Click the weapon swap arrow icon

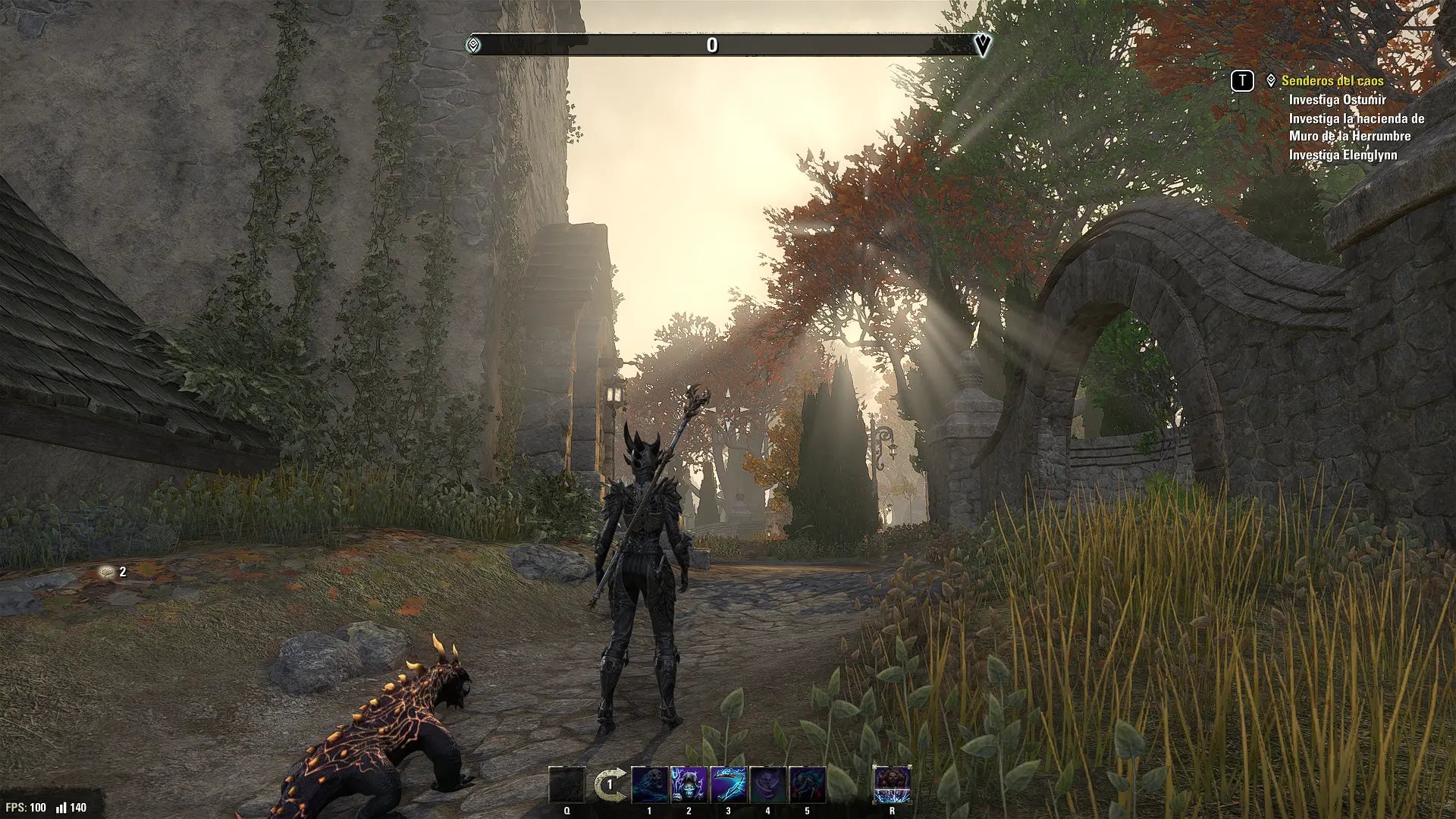[610, 786]
